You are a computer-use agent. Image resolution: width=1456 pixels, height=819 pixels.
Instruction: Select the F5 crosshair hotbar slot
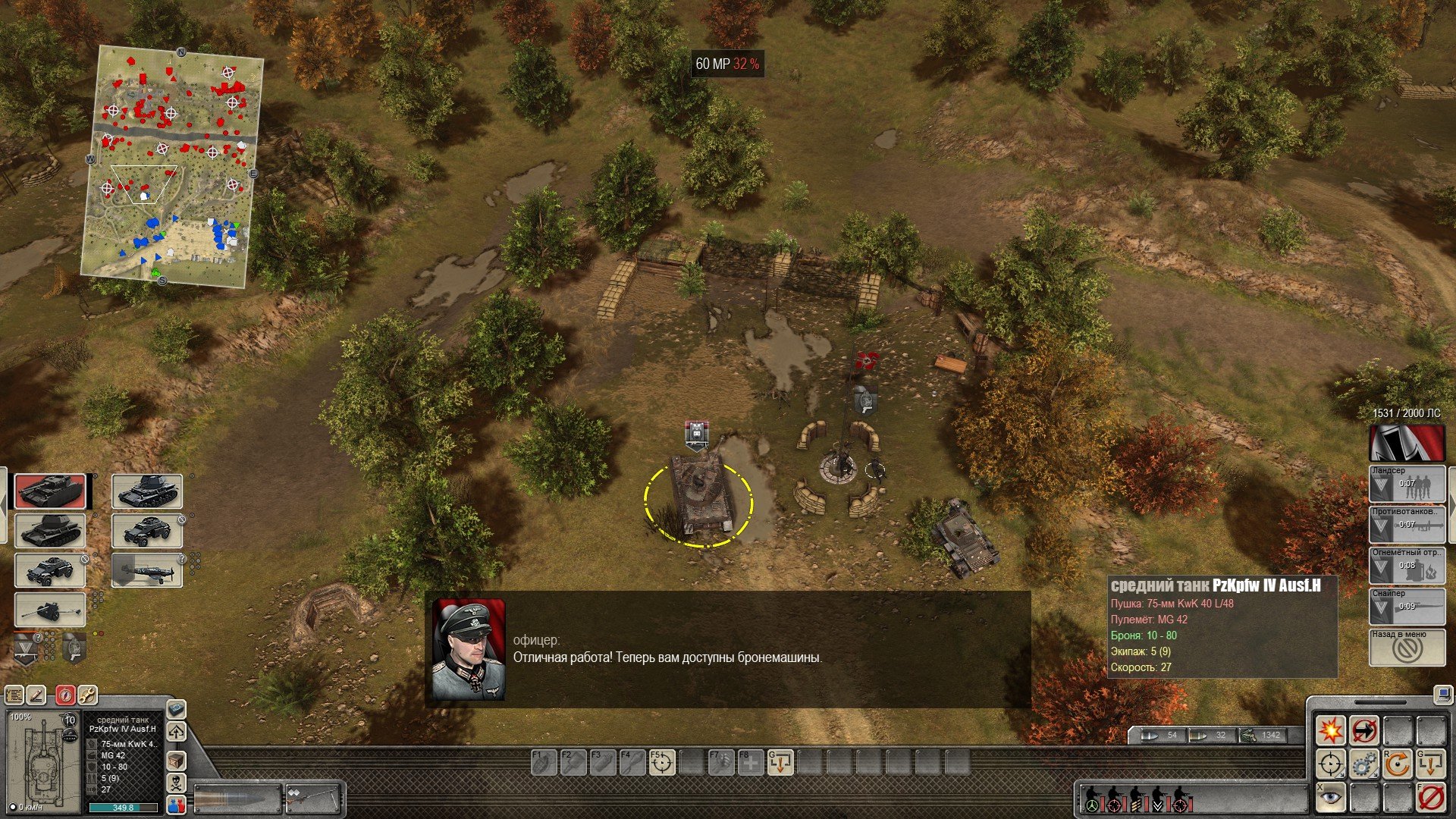pos(661,763)
